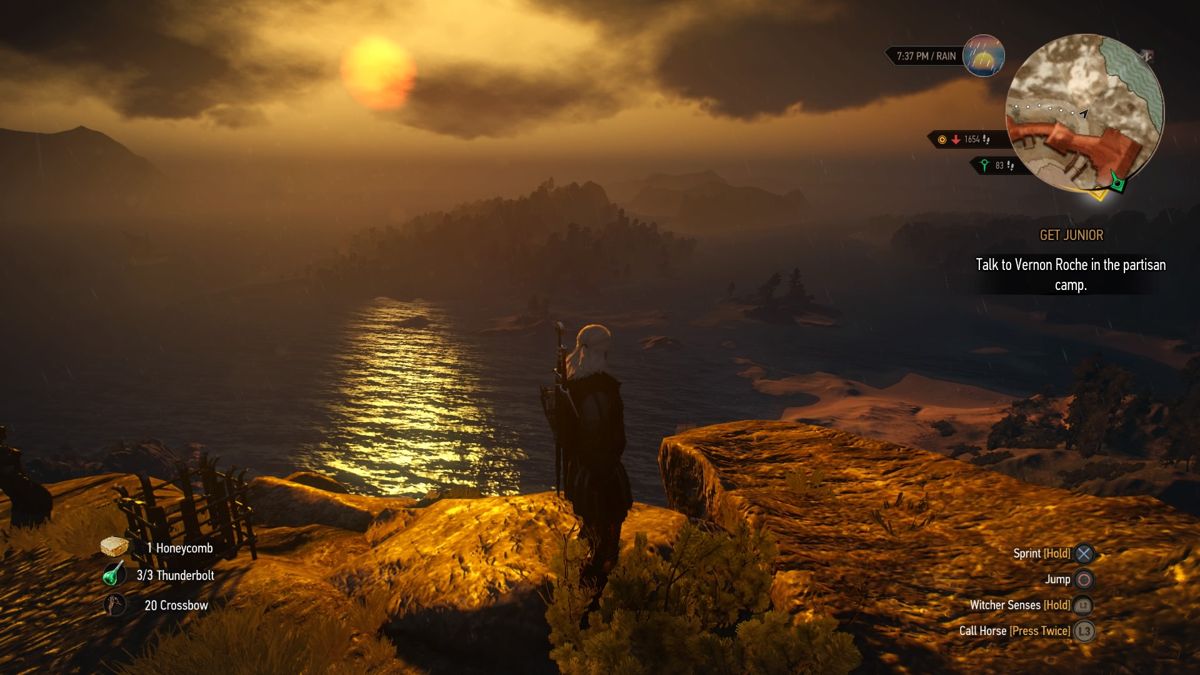Select the Crossbow slot icon
This screenshot has height=675, width=1200.
[x=117, y=604]
